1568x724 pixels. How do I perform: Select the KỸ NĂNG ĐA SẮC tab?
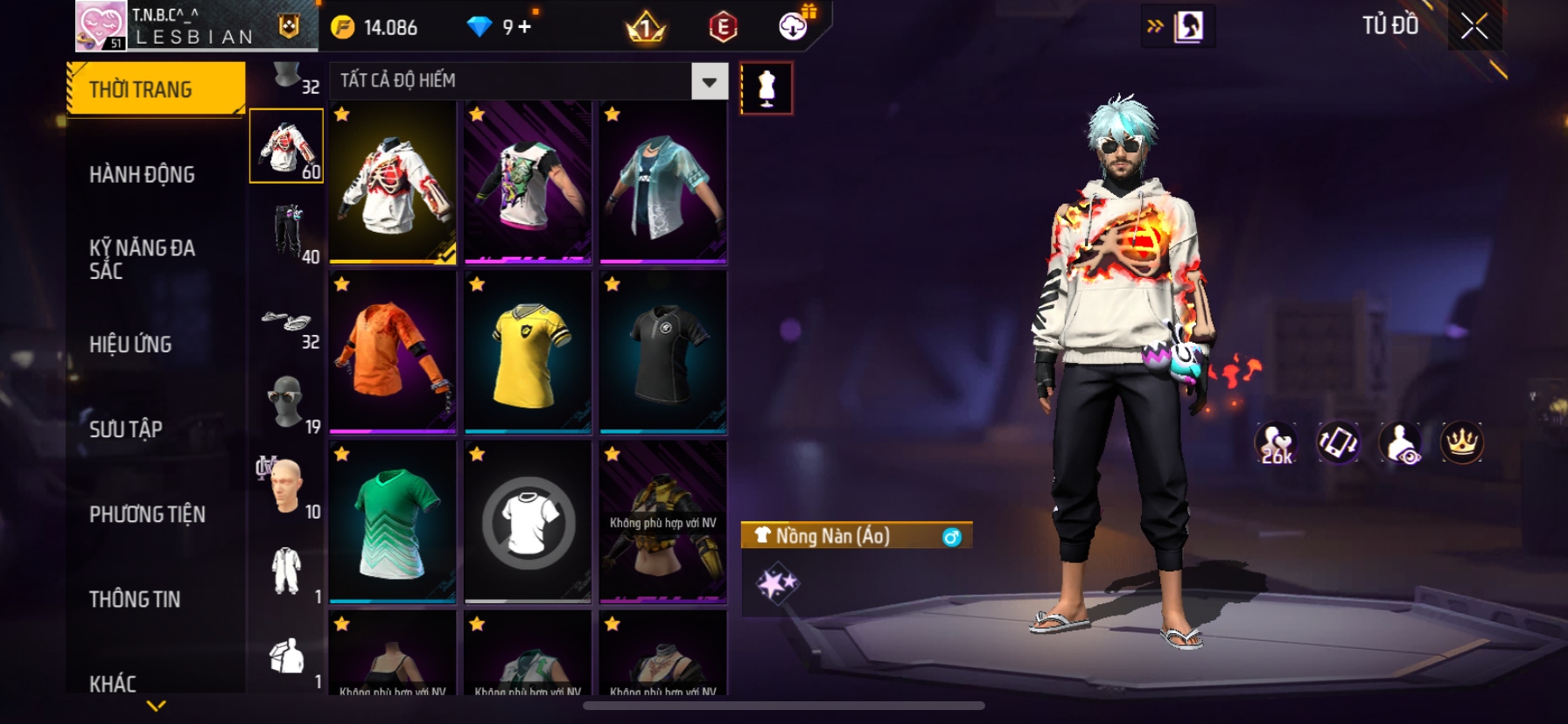pos(142,259)
